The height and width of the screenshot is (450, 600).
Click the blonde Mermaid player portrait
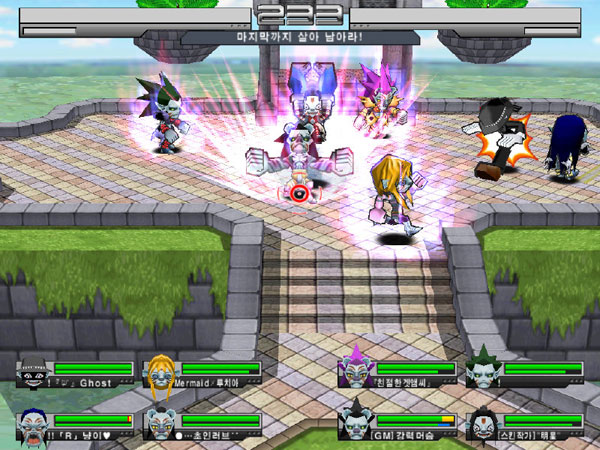coord(160,372)
